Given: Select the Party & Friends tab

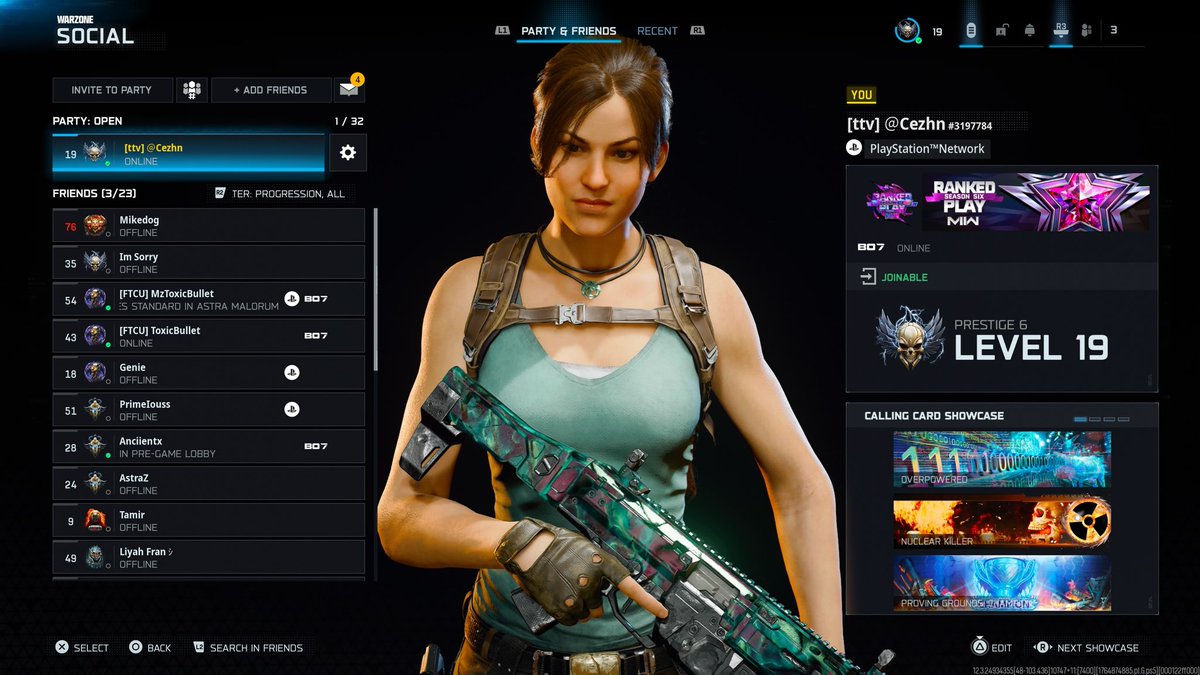Looking at the screenshot, I should click(568, 31).
